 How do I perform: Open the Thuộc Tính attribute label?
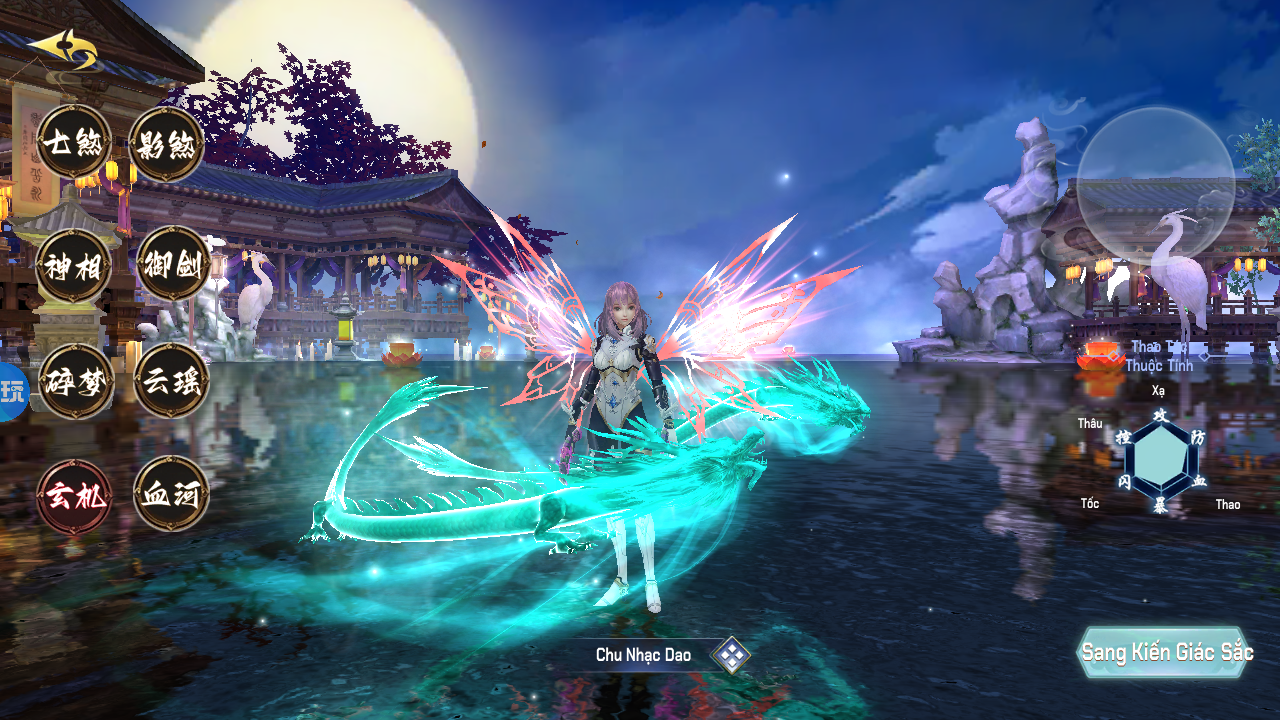1158,365
